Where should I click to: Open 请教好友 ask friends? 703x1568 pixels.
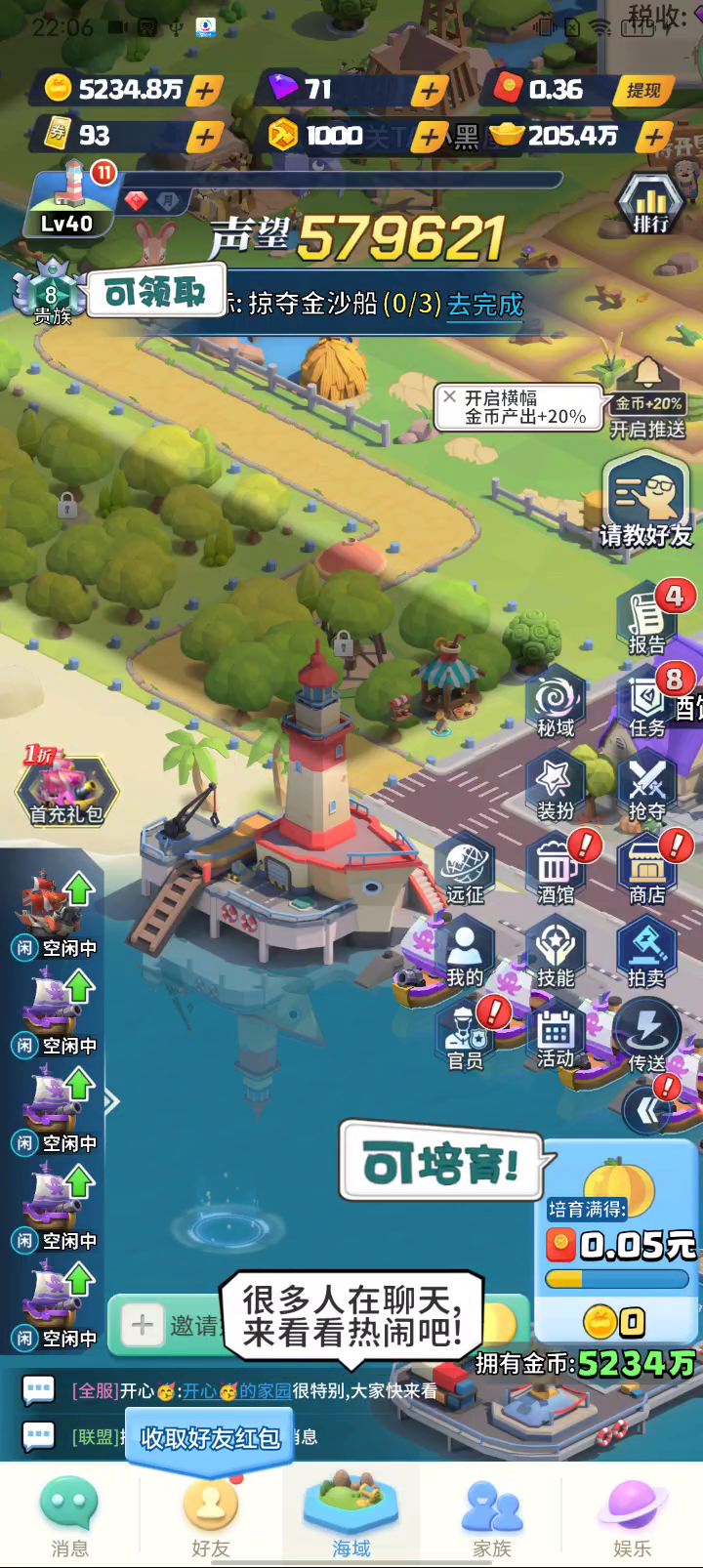(645, 503)
